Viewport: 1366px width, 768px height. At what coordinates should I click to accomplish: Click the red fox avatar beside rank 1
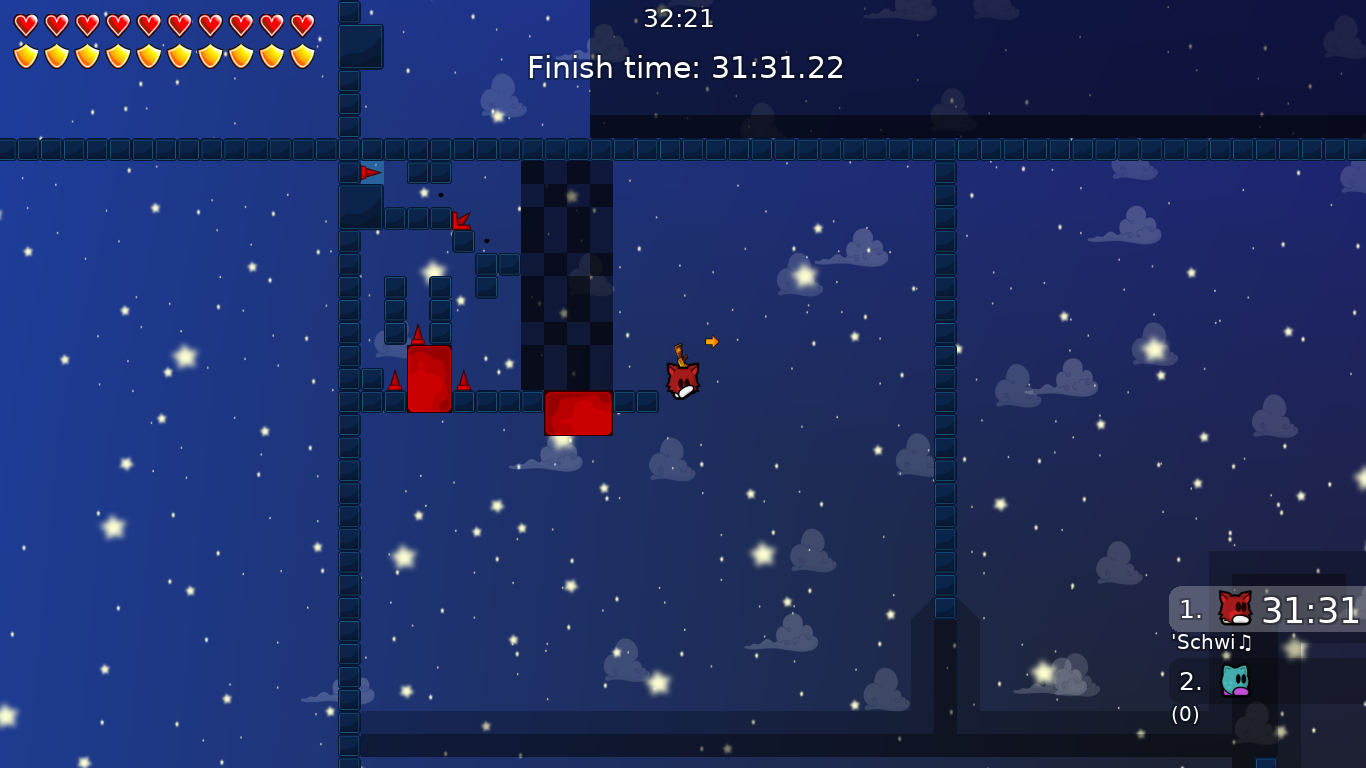[x=1233, y=606]
